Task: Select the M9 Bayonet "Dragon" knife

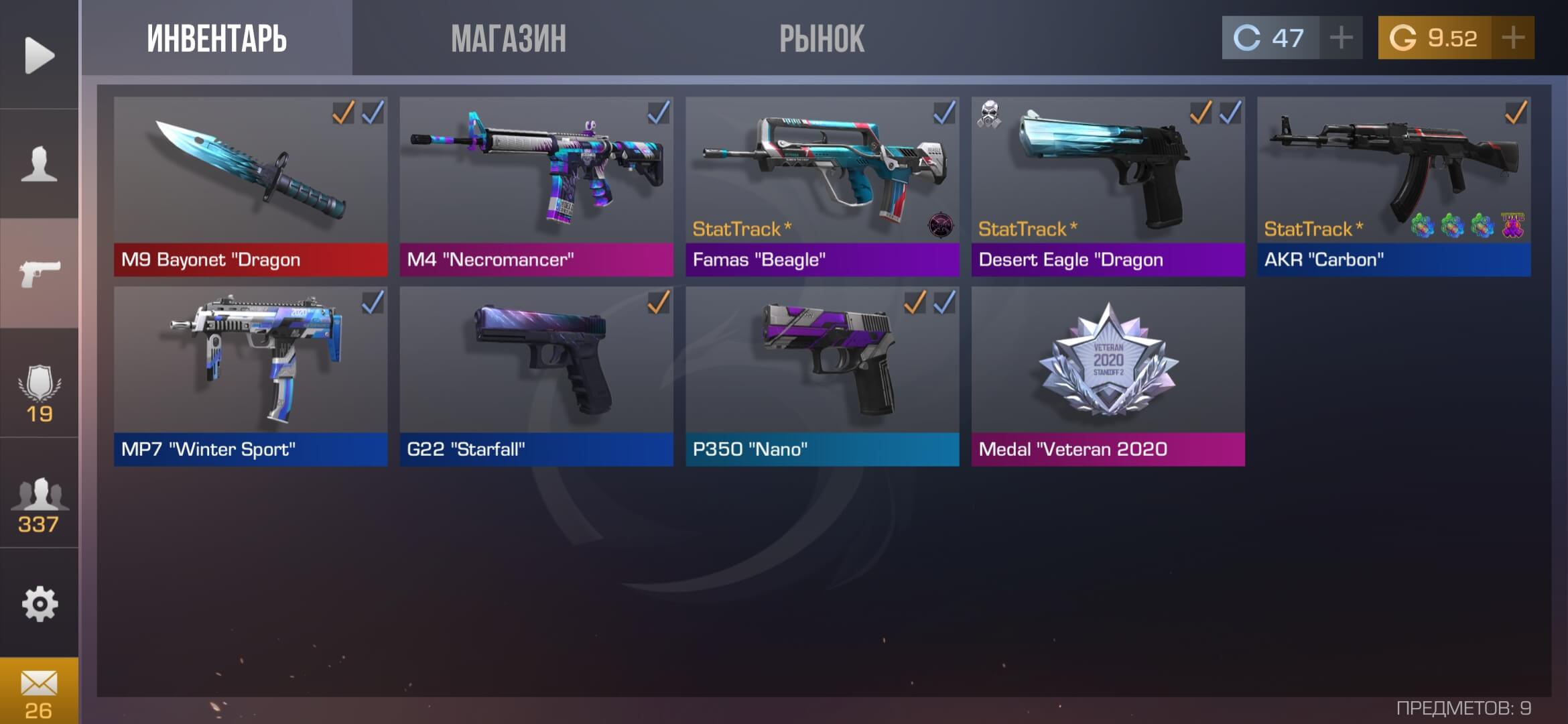Action: click(x=251, y=186)
